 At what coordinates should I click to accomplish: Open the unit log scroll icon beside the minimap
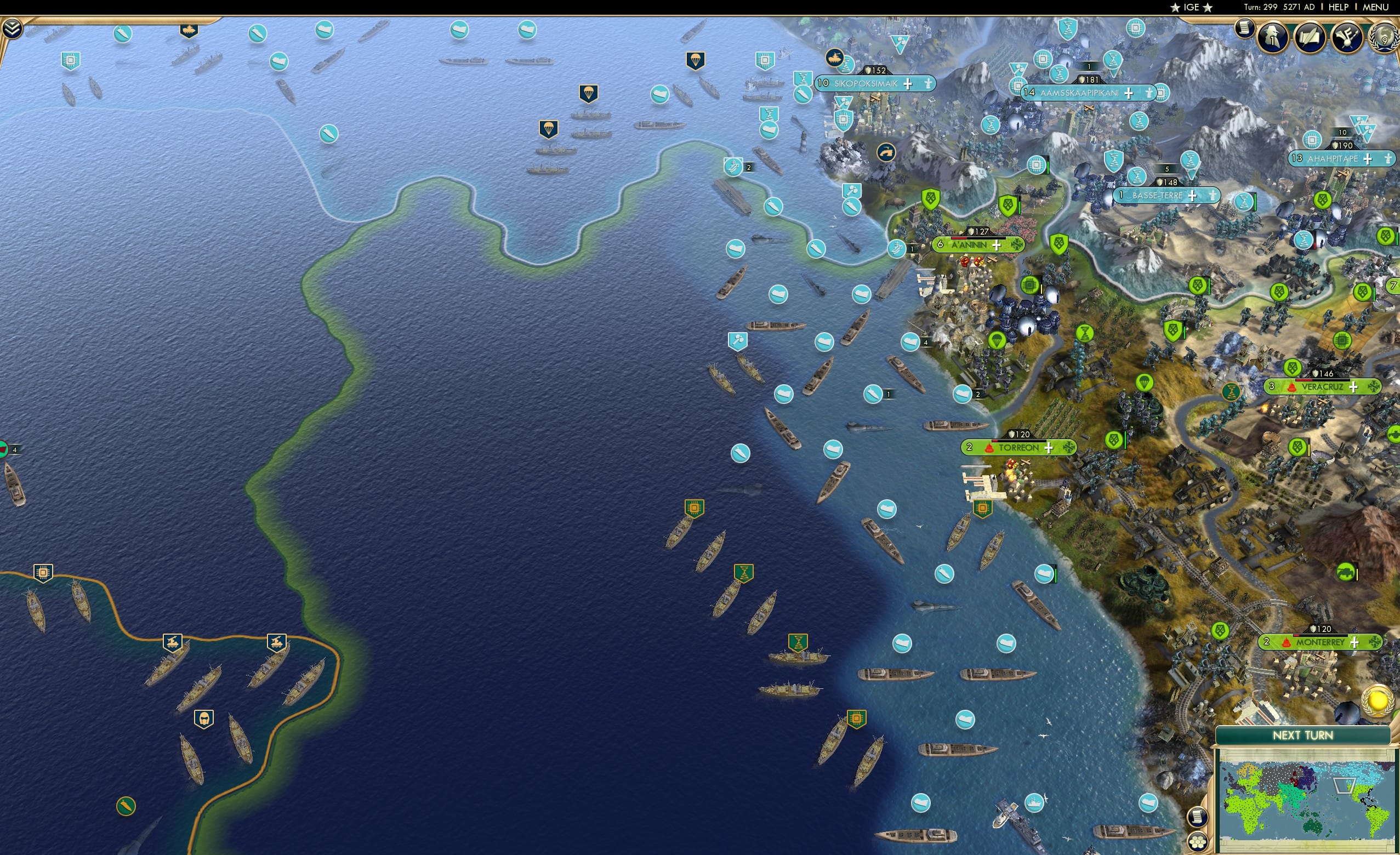(x=1199, y=818)
